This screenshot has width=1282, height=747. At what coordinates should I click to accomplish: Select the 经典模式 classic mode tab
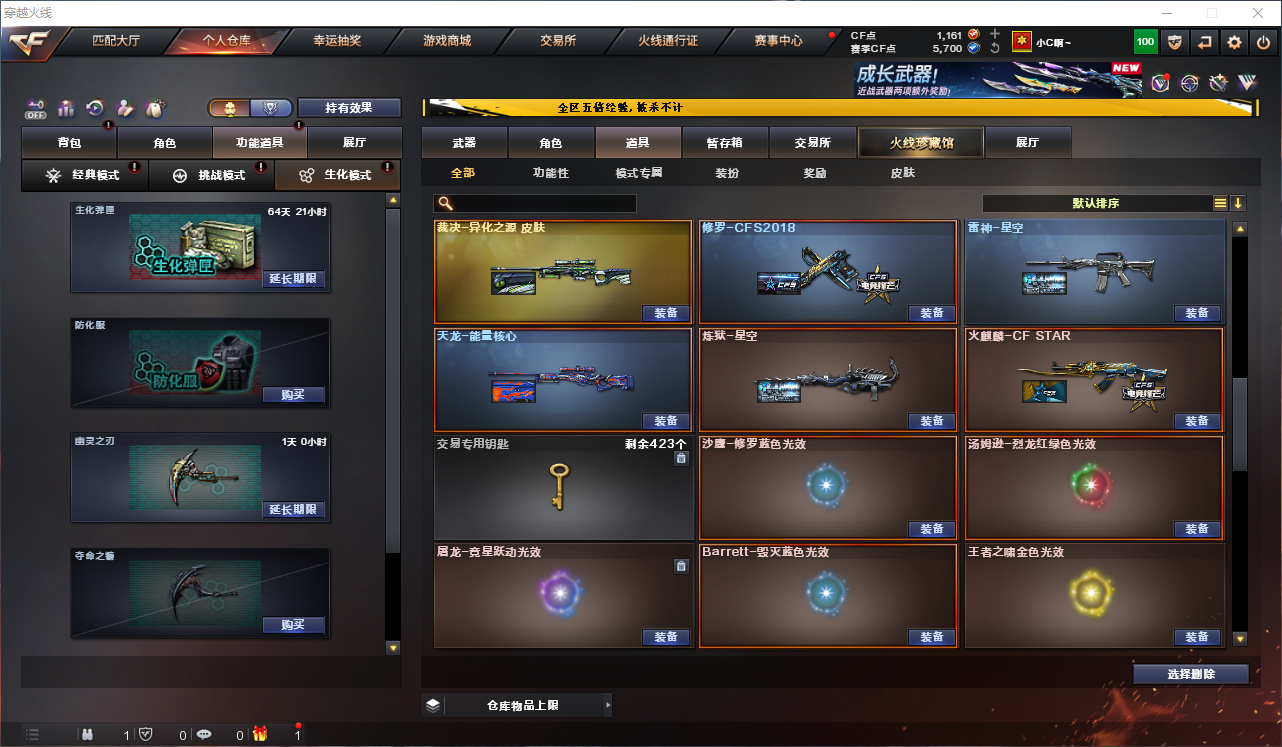click(85, 175)
